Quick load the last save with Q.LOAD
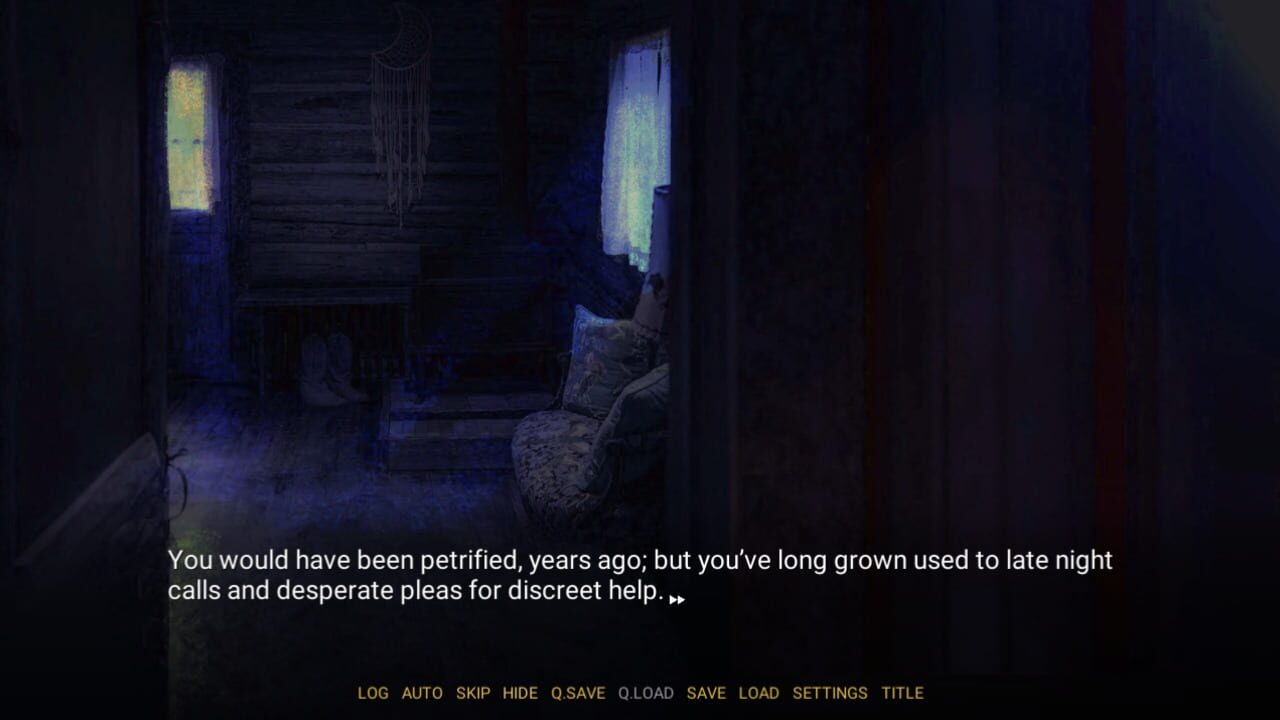Image resolution: width=1280 pixels, height=720 pixels. tap(645, 692)
